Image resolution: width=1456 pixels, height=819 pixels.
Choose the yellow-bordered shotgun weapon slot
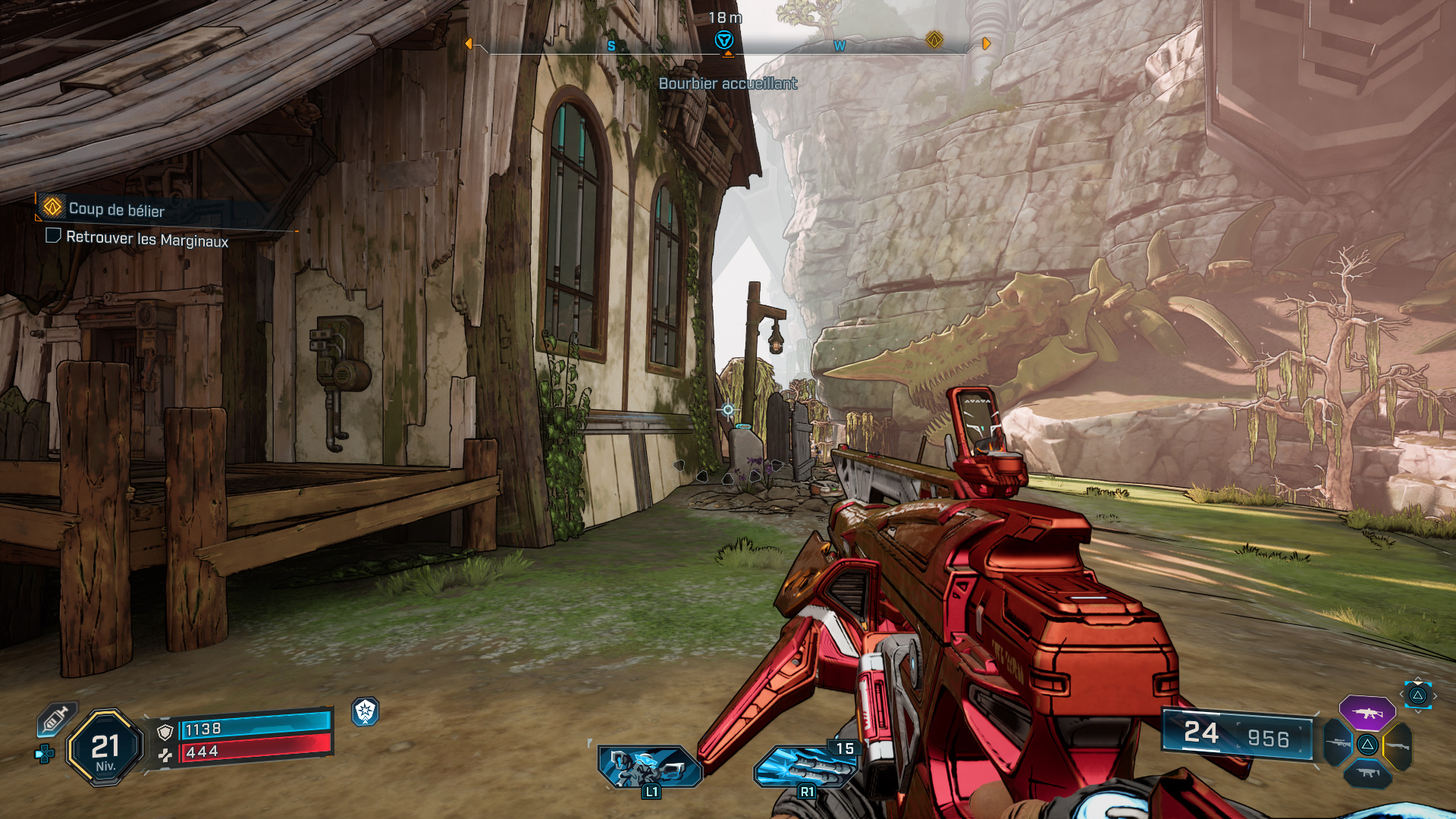coord(1398,746)
